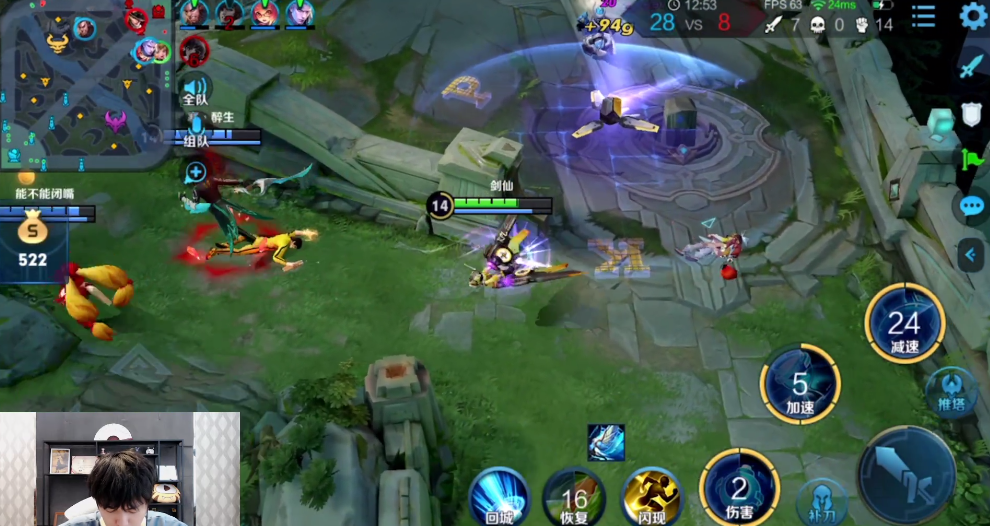Send the green flag gather signal
This screenshot has height=526, width=990.
972,160
